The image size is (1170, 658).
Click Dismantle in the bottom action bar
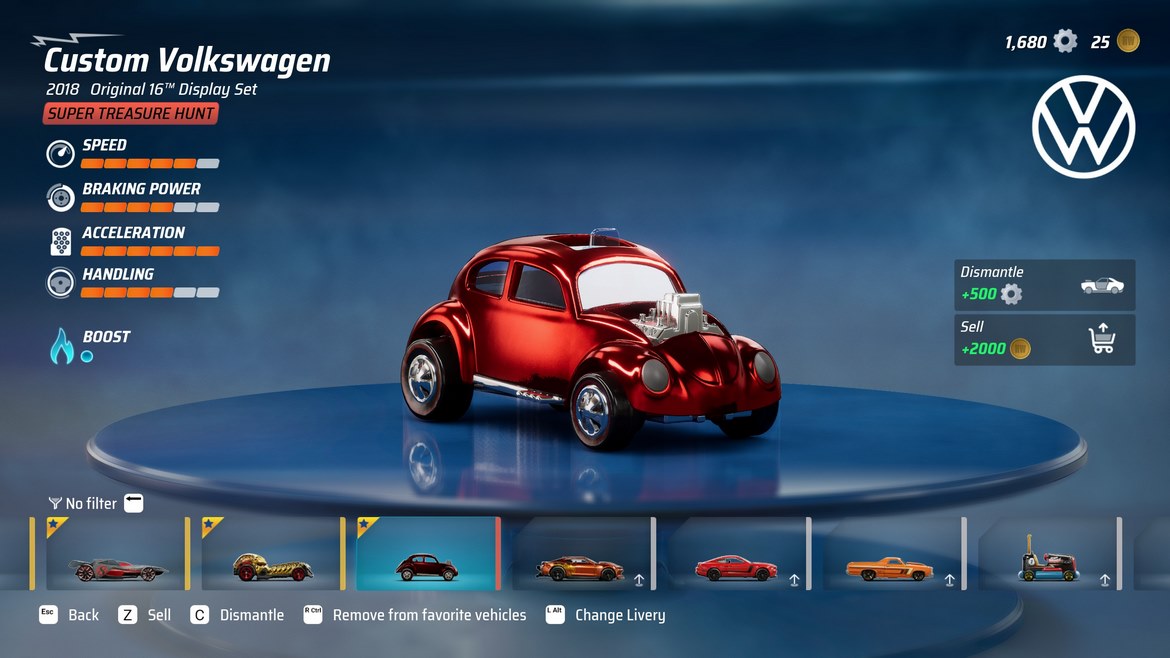pyautogui.click(x=251, y=615)
